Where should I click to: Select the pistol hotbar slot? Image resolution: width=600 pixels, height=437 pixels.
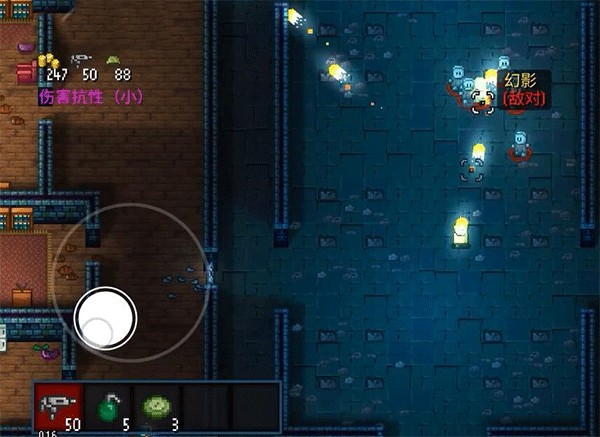(58, 408)
